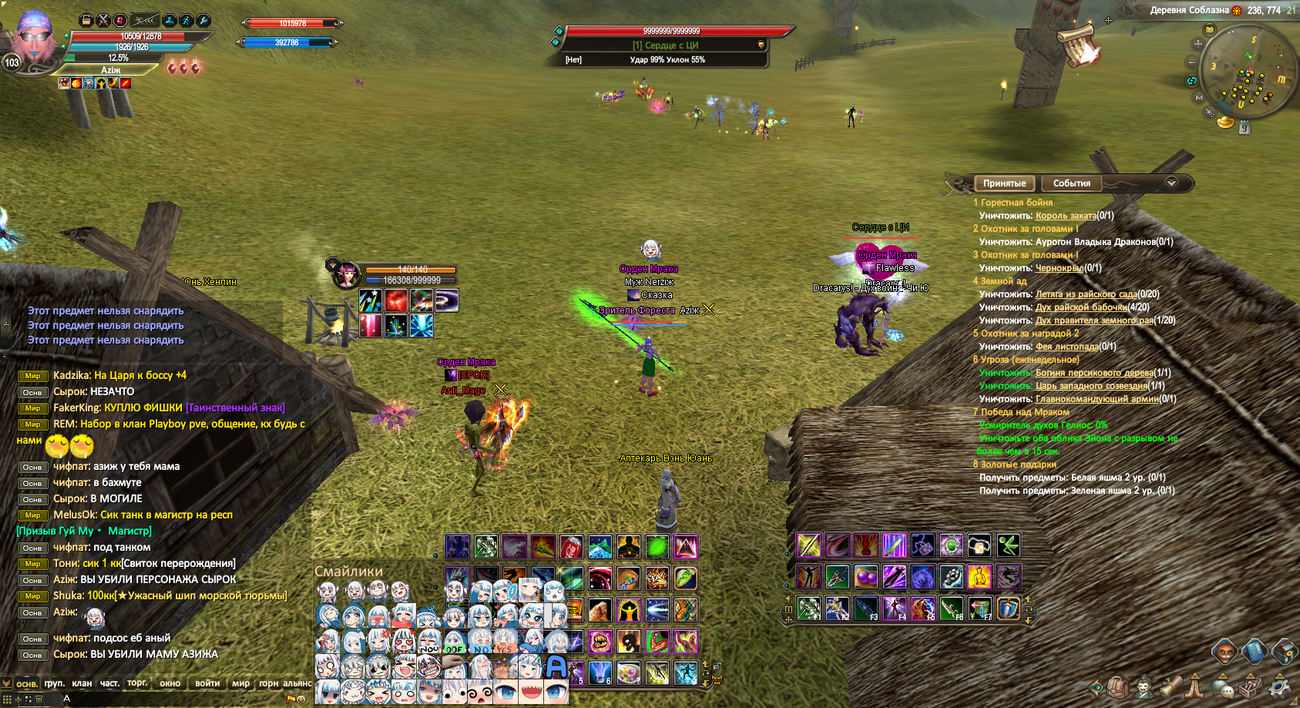
Task: Open the gear settings icon
Action: [1279, 687]
